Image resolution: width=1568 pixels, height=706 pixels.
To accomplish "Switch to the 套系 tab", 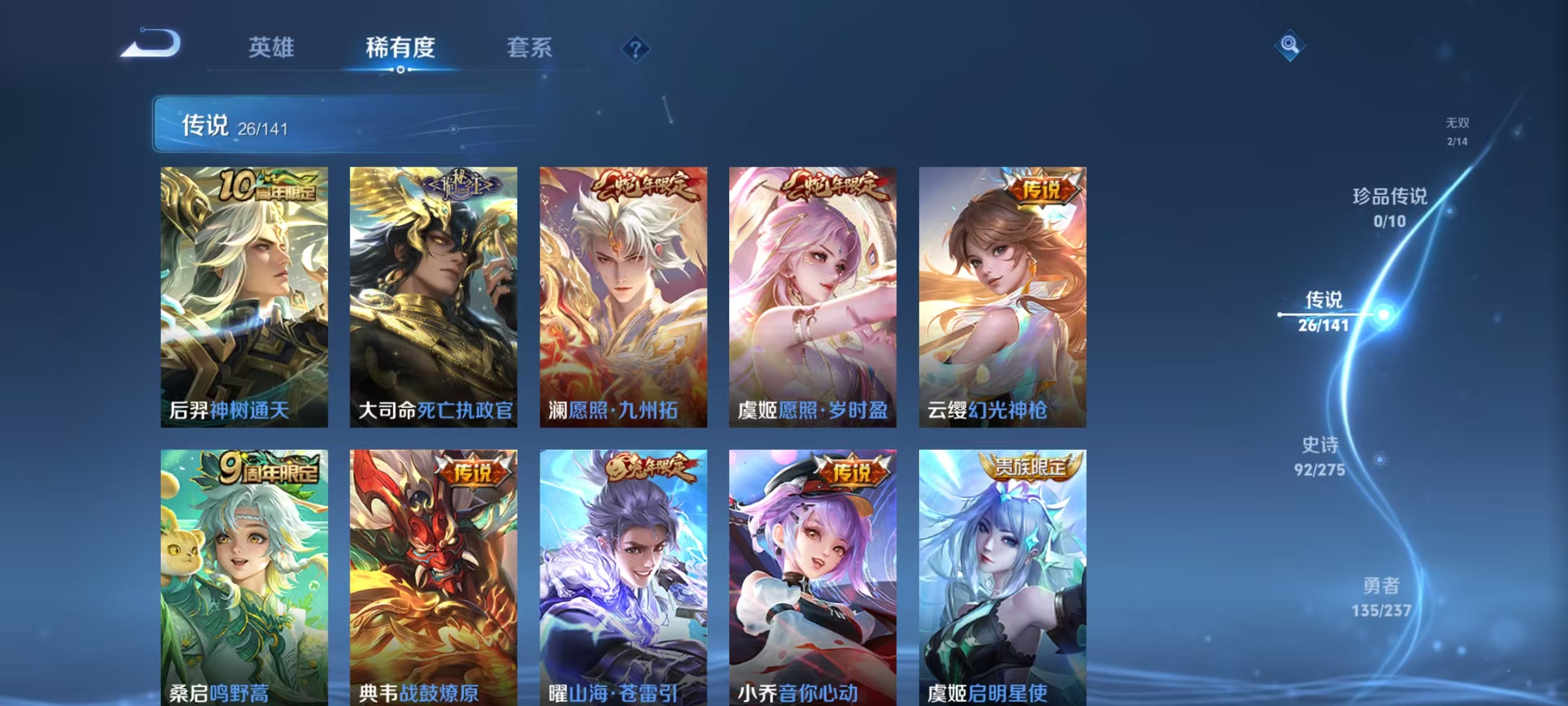I will click(530, 48).
